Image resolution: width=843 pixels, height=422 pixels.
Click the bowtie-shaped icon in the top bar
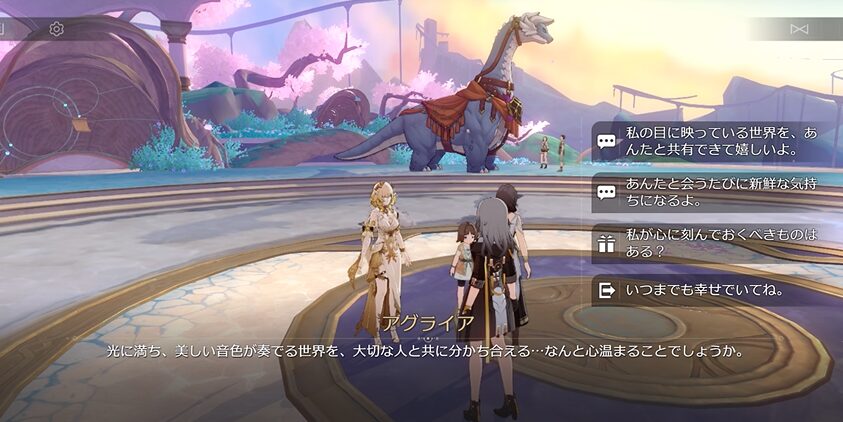point(799,29)
